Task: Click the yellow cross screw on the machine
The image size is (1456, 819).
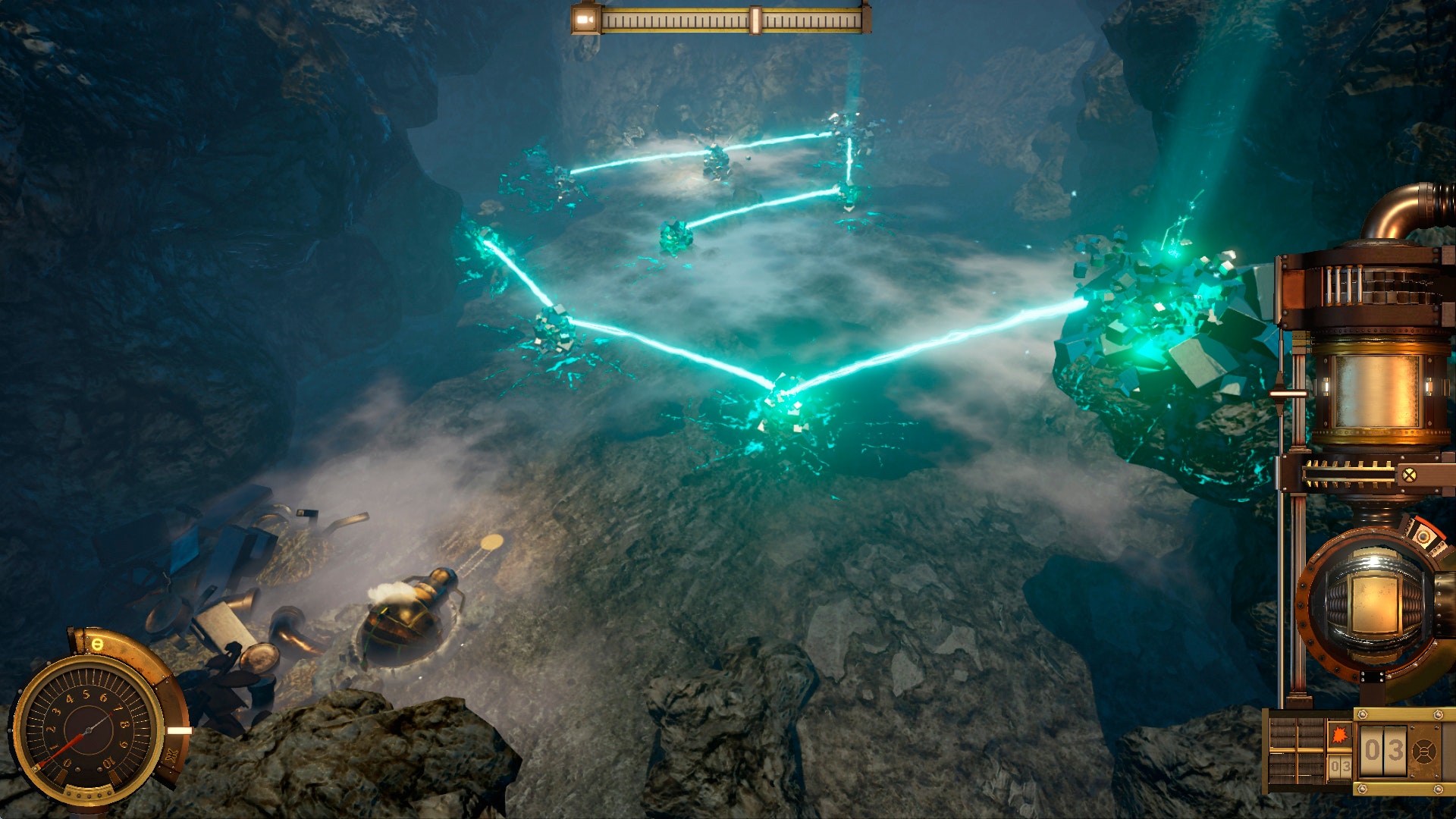Action: click(1409, 475)
